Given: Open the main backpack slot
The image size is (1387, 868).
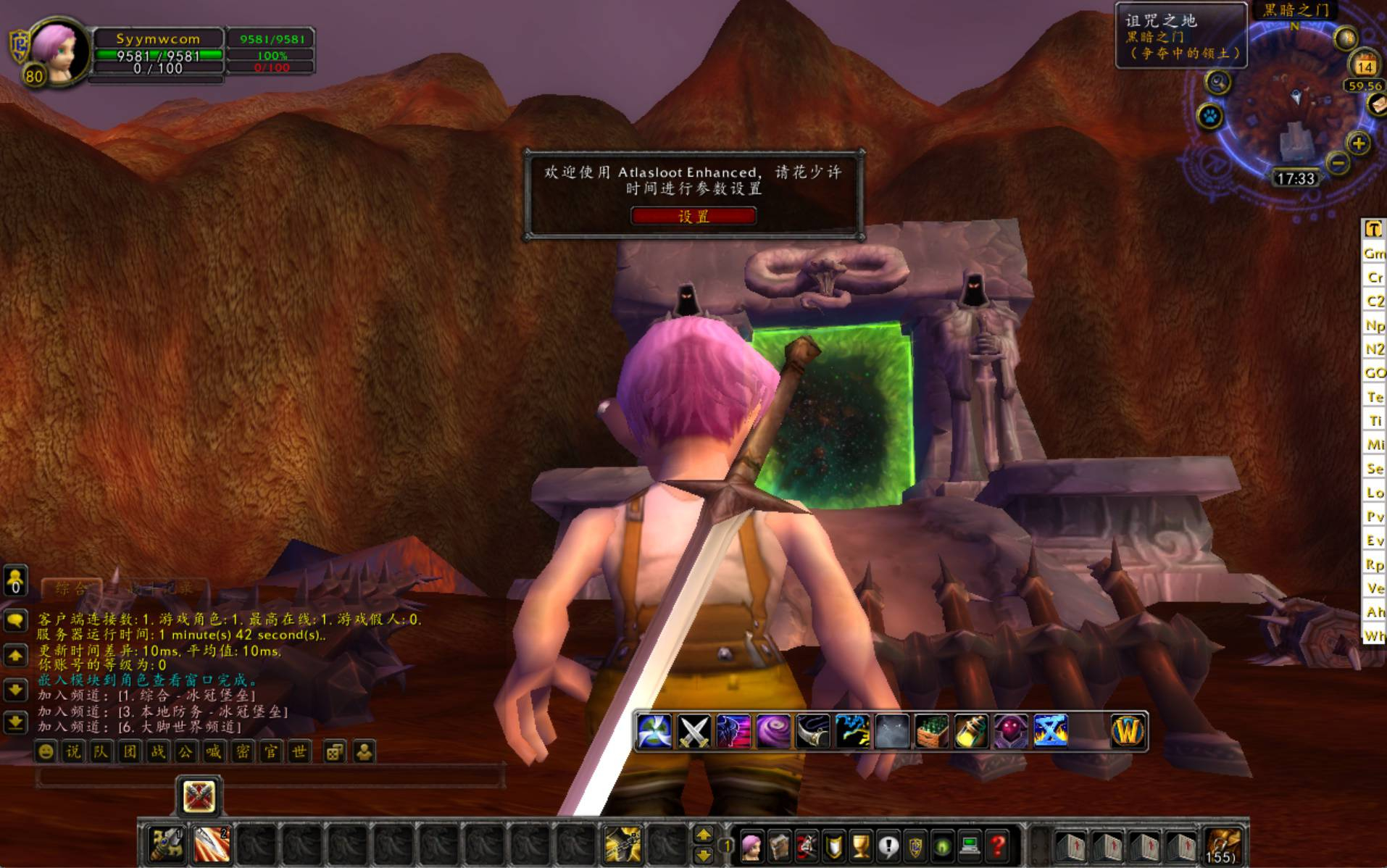Looking at the screenshot, I should pos(1223,846).
